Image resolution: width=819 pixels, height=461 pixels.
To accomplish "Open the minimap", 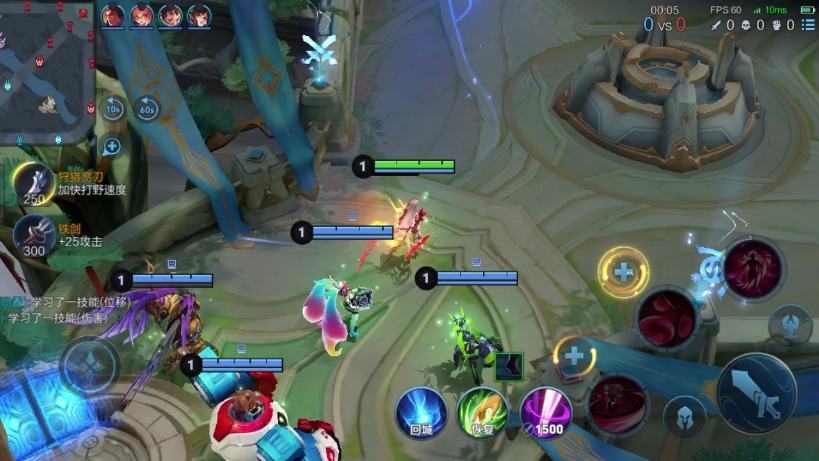I will 46,70.
